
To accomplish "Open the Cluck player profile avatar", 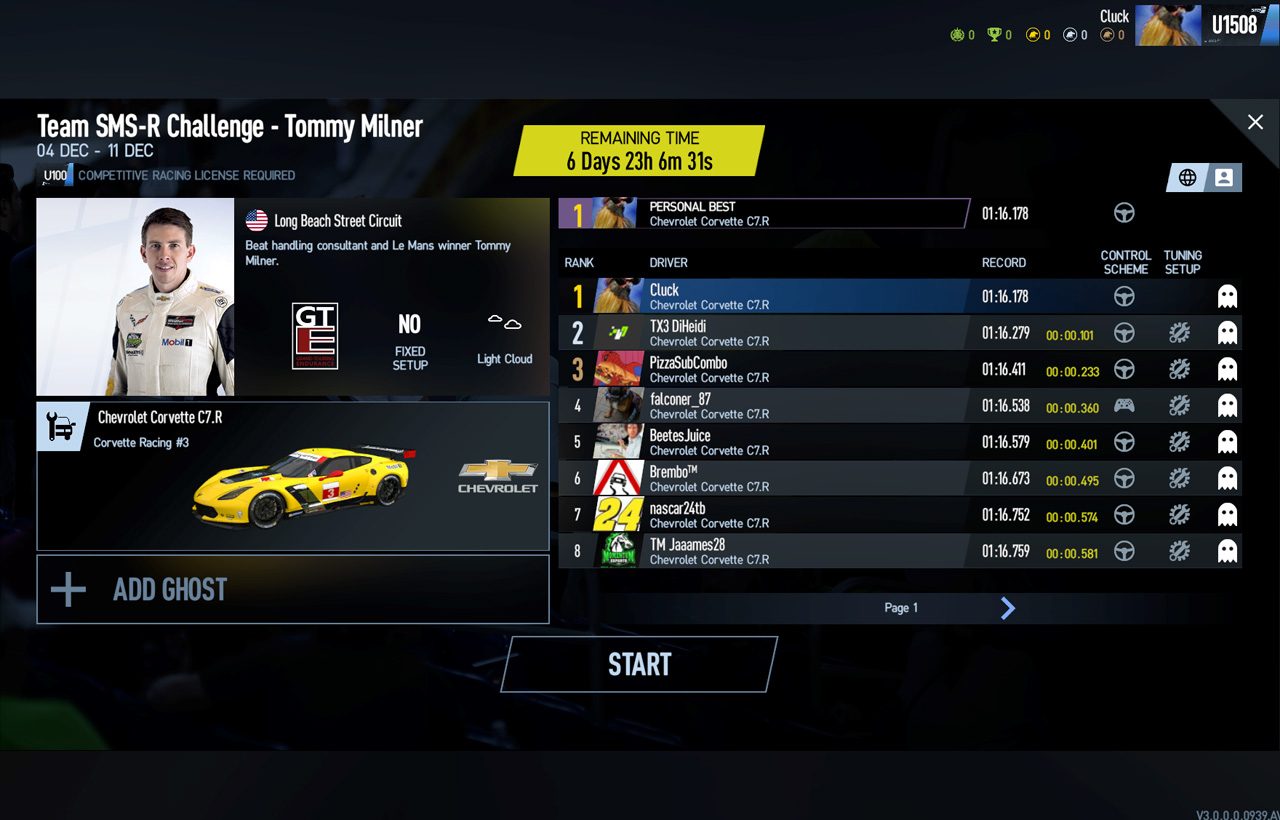I will point(1167,25).
